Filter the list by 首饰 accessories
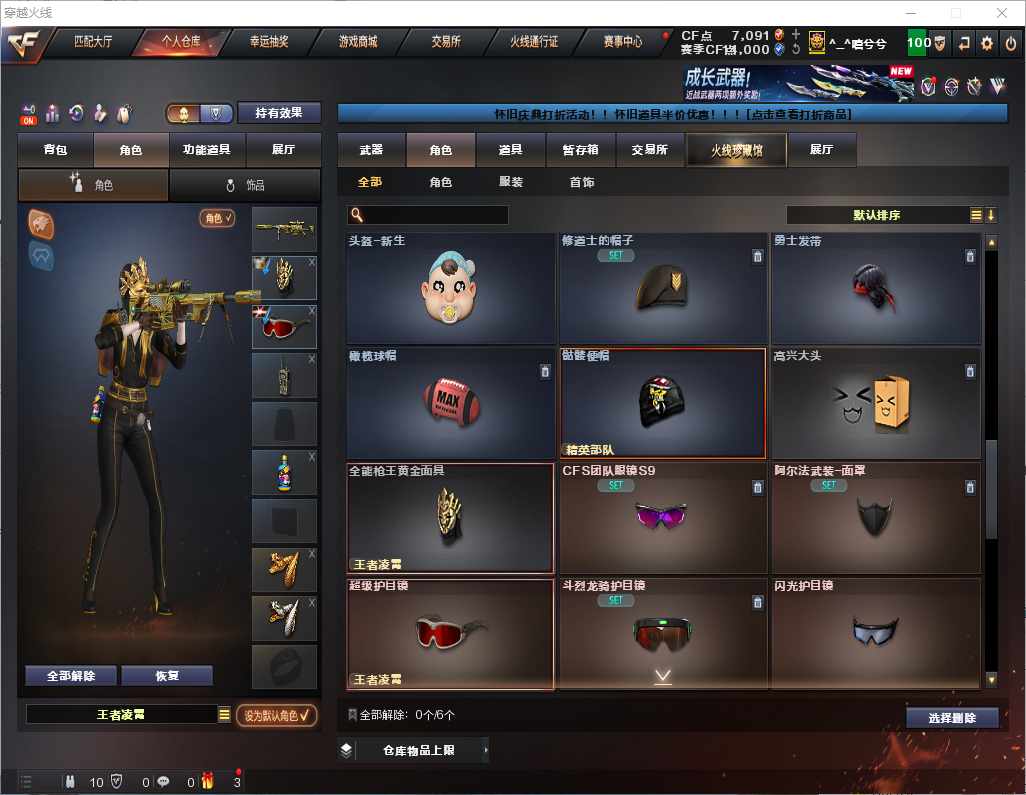1026x795 pixels. click(582, 183)
